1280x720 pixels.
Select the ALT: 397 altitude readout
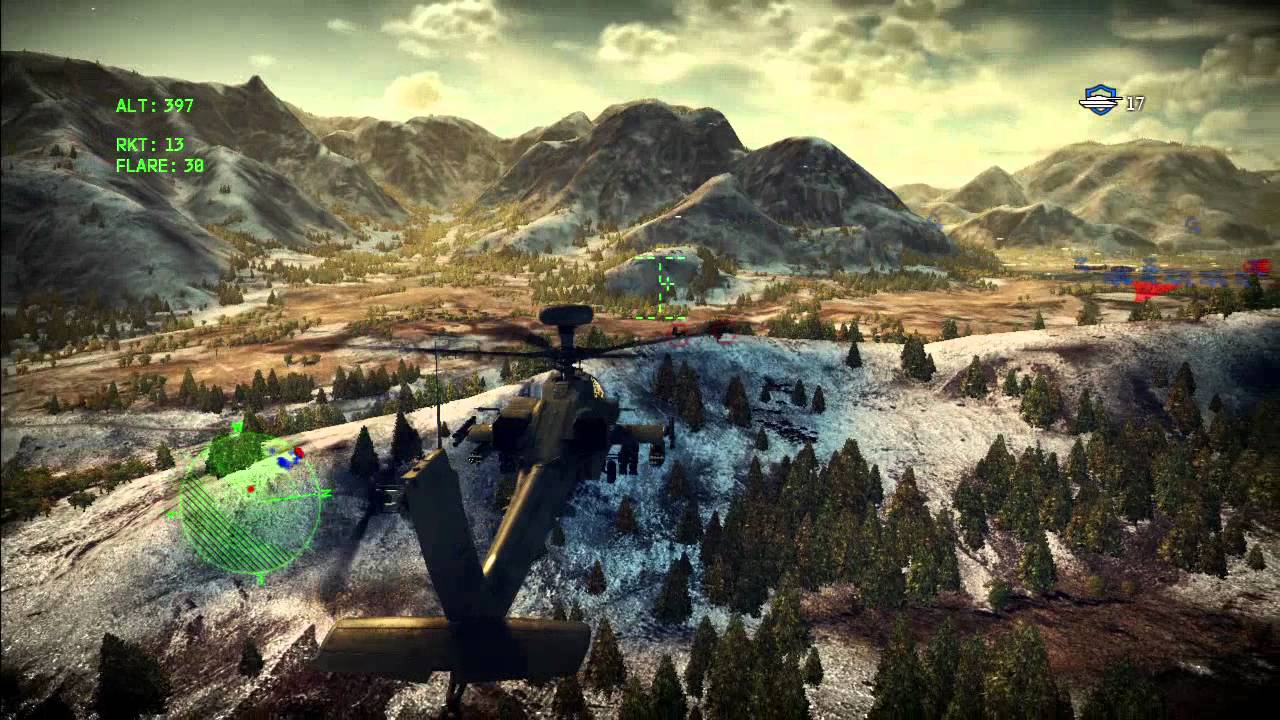point(156,103)
